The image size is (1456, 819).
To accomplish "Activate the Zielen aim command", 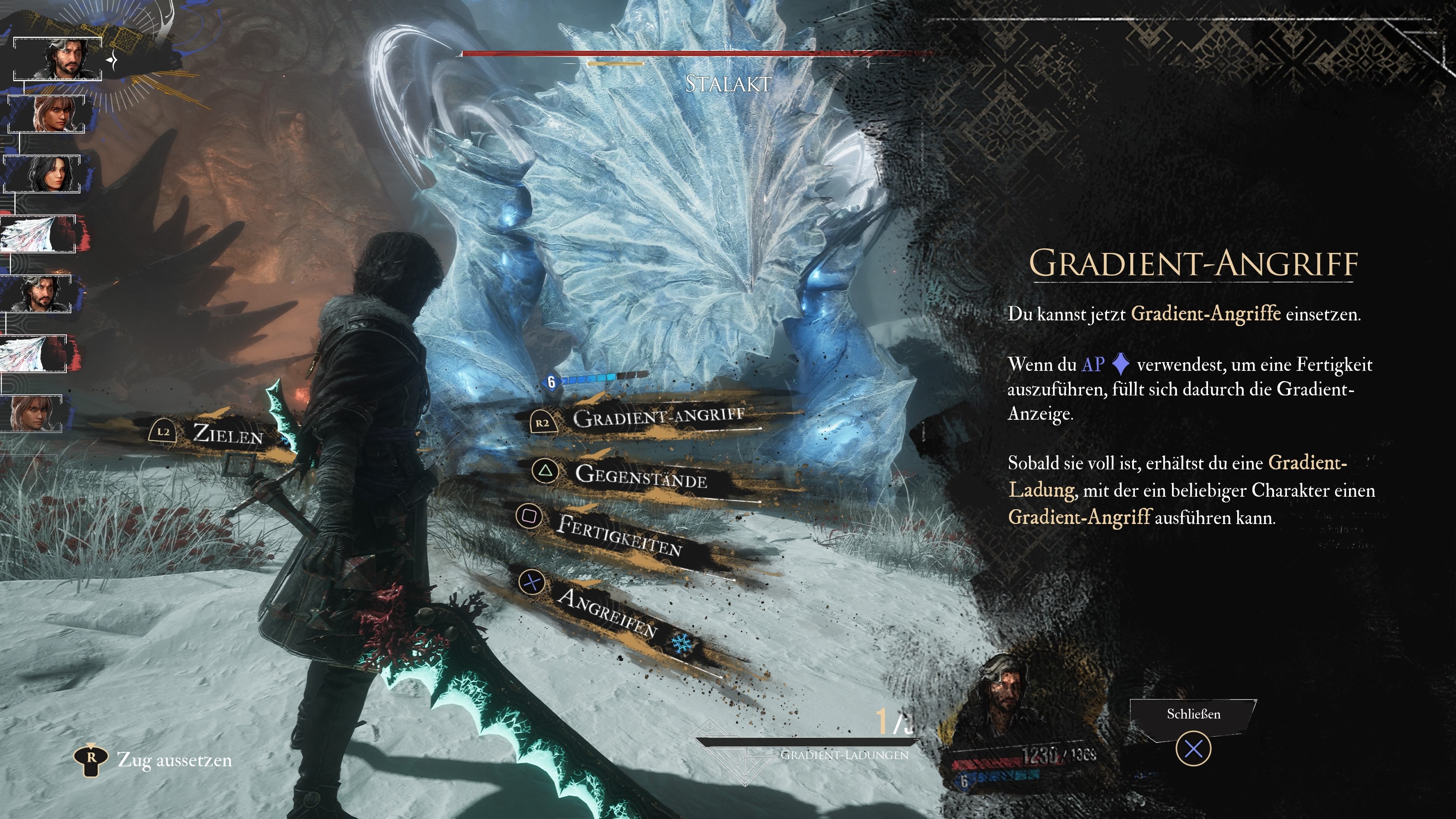I will [227, 434].
